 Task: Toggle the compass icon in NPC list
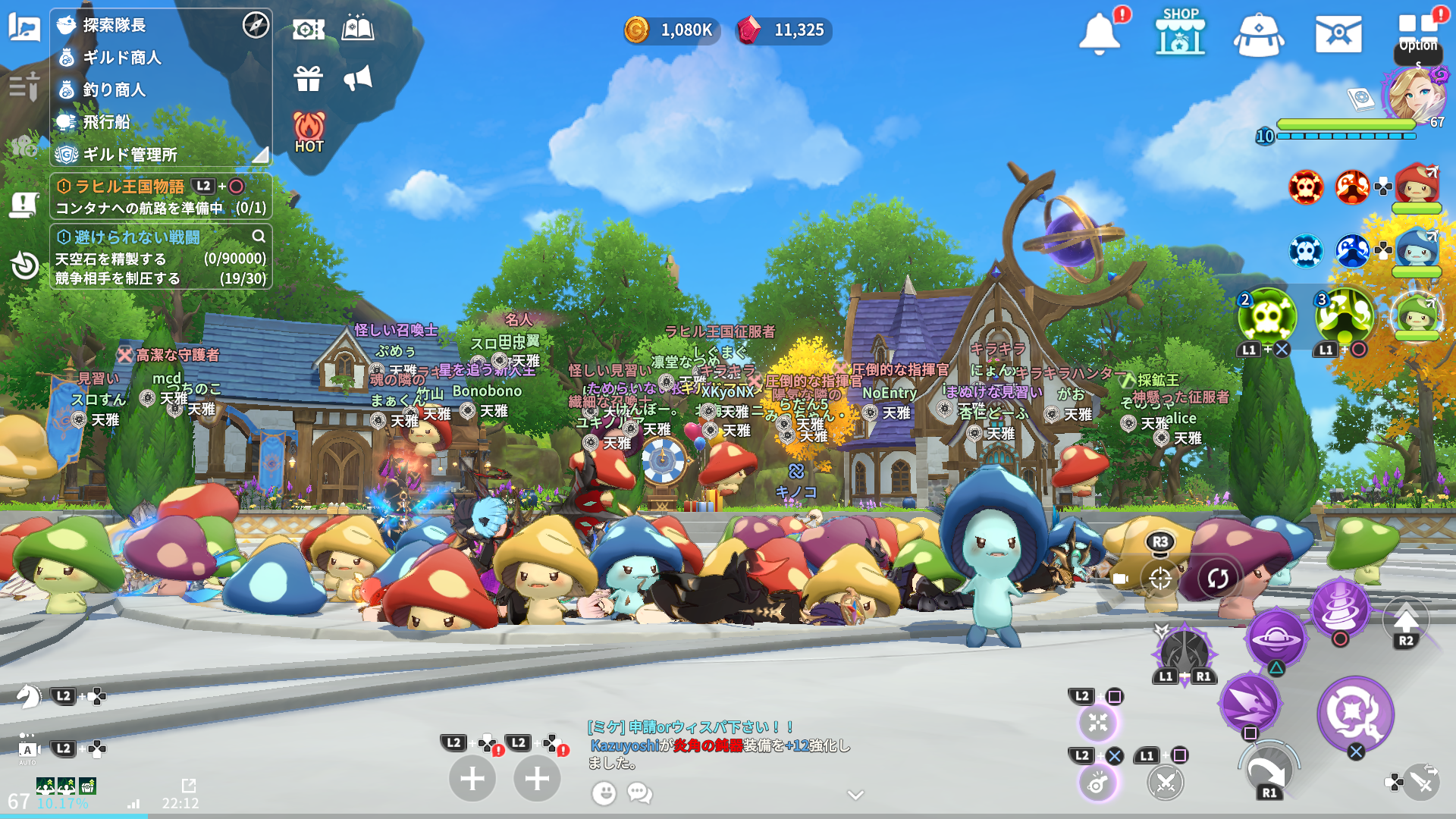point(256,25)
